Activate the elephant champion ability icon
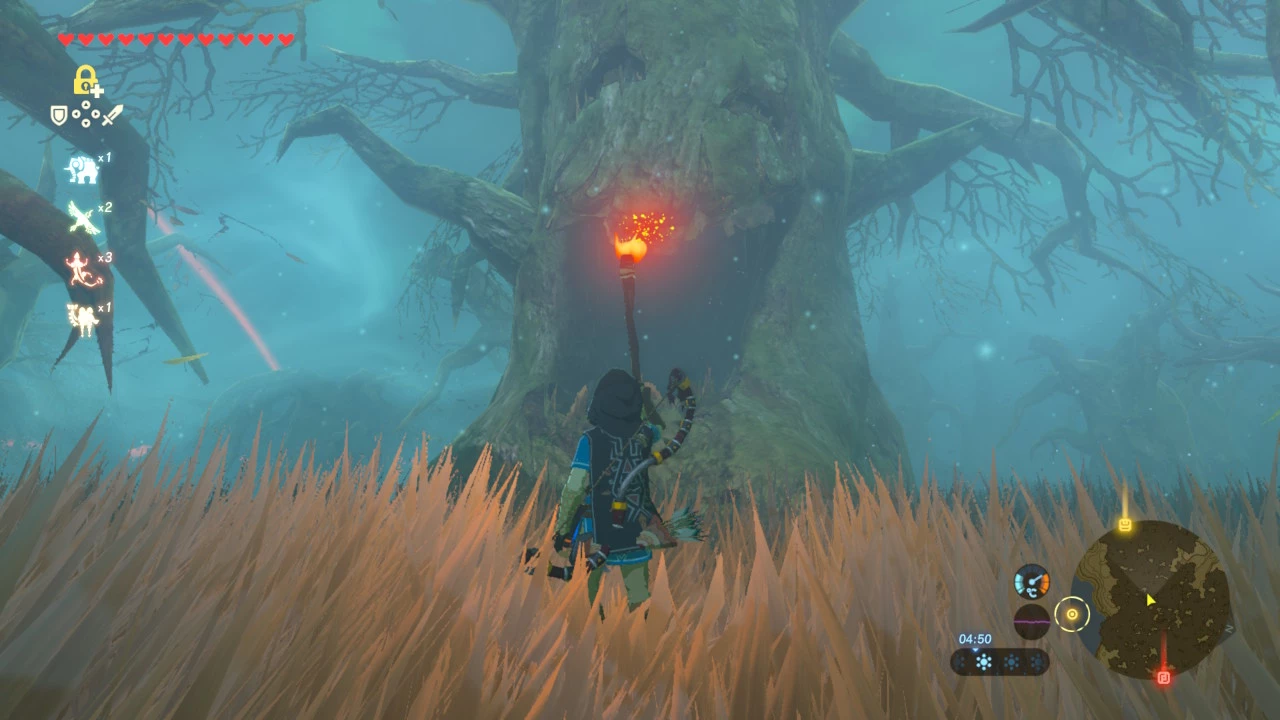The image size is (1280, 720). tap(82, 169)
